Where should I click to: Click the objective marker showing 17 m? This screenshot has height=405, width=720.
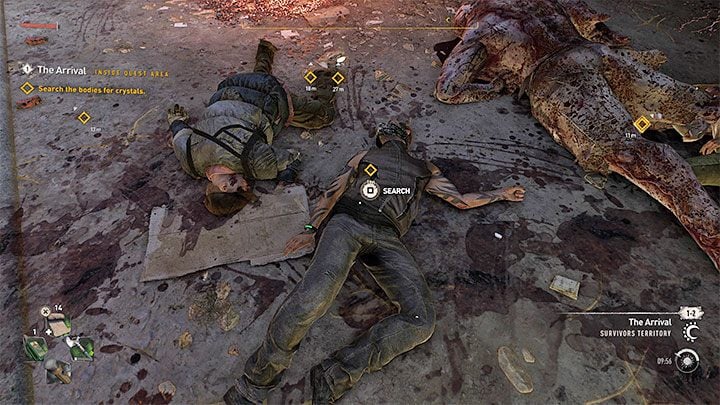[x=84, y=118]
